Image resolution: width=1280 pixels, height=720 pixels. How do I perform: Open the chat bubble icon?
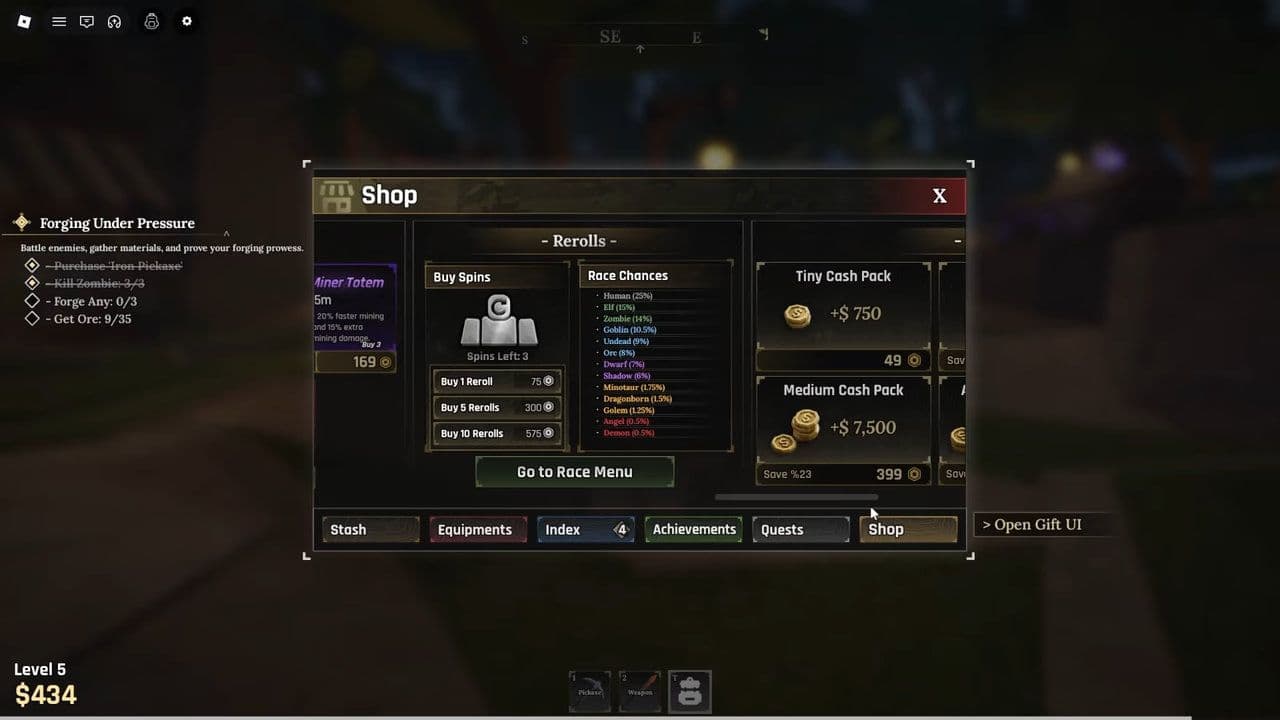pos(87,21)
